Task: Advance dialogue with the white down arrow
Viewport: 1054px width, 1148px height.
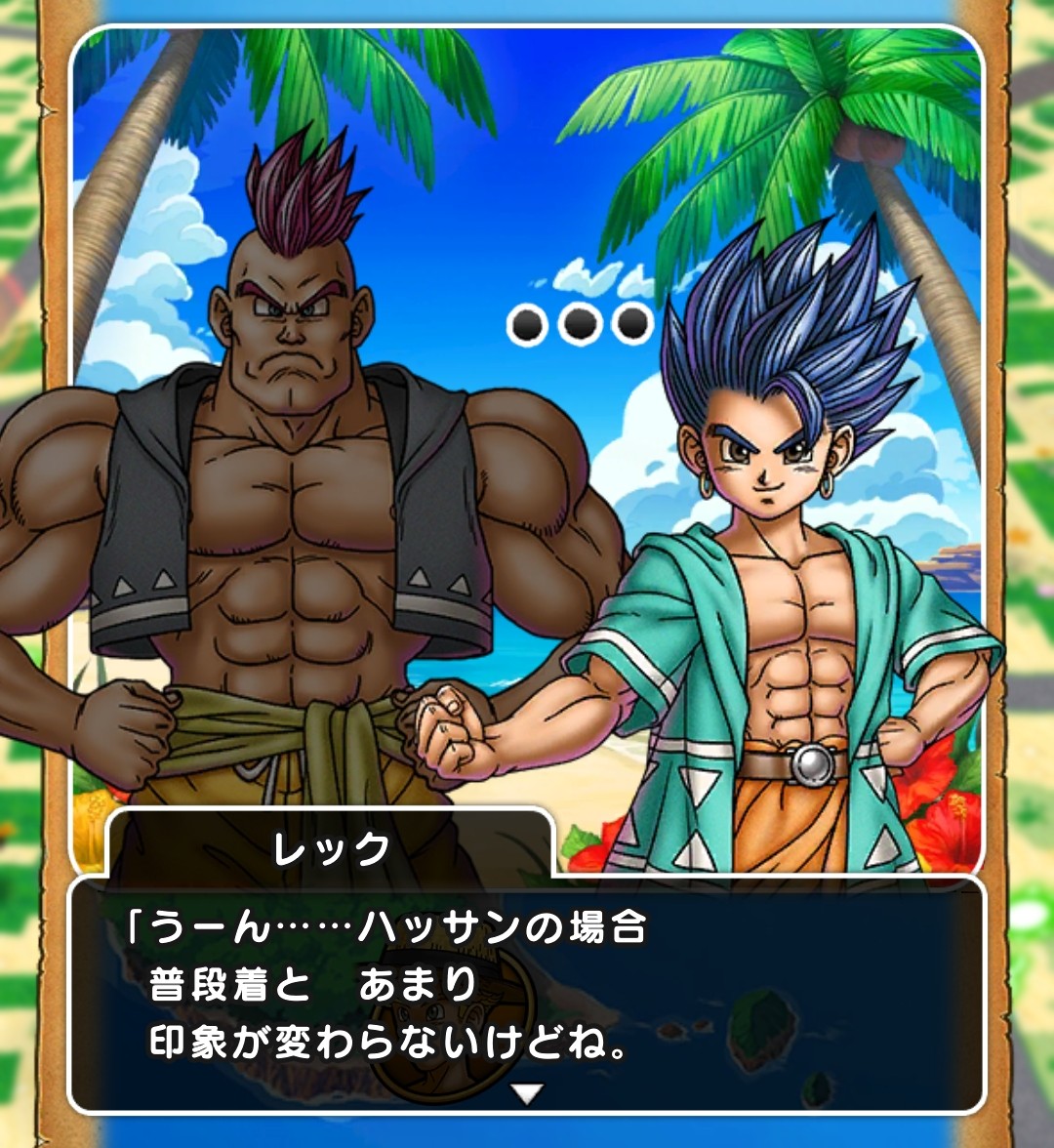Action: click(x=527, y=1094)
